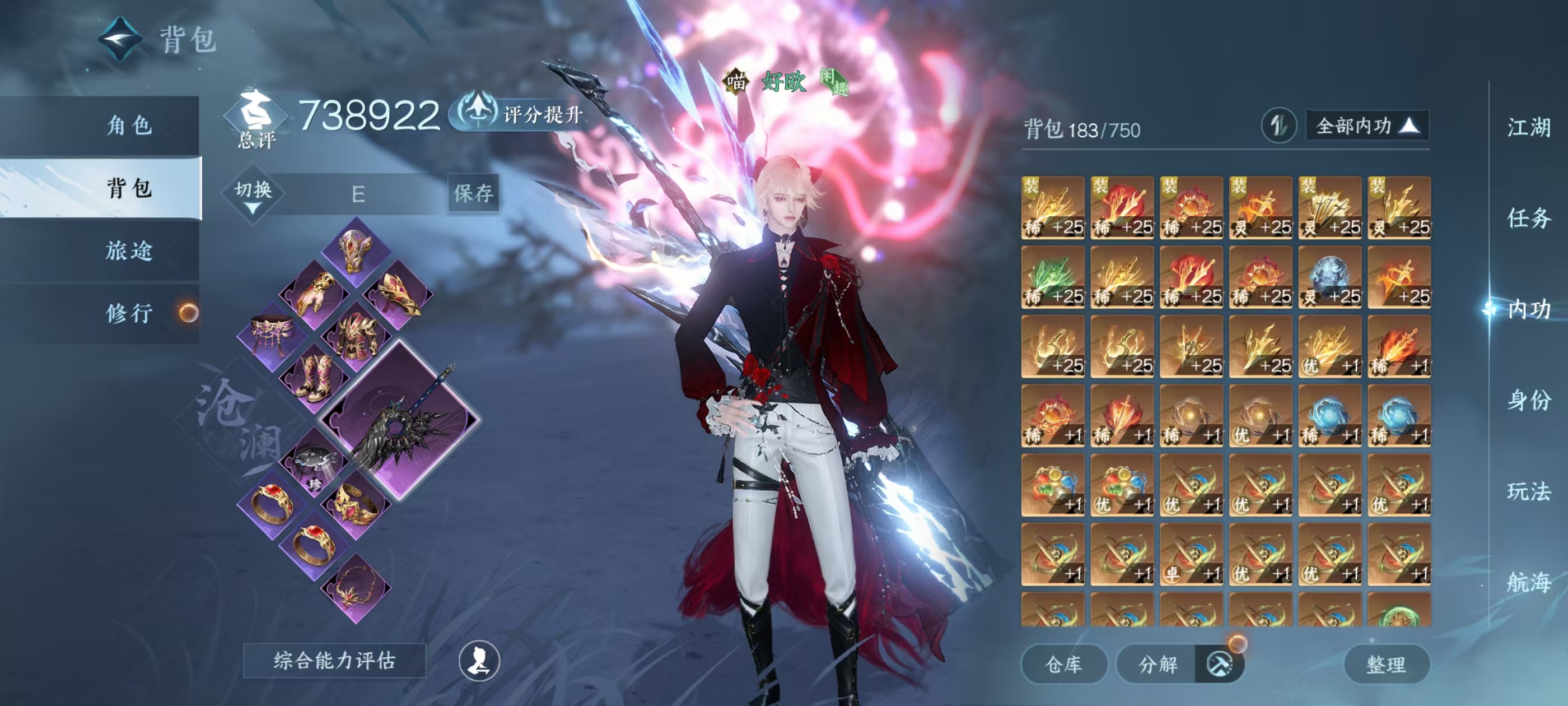1568x706 pixels.
Task: Choose the 航海 sailing category
Action: (x=1528, y=582)
